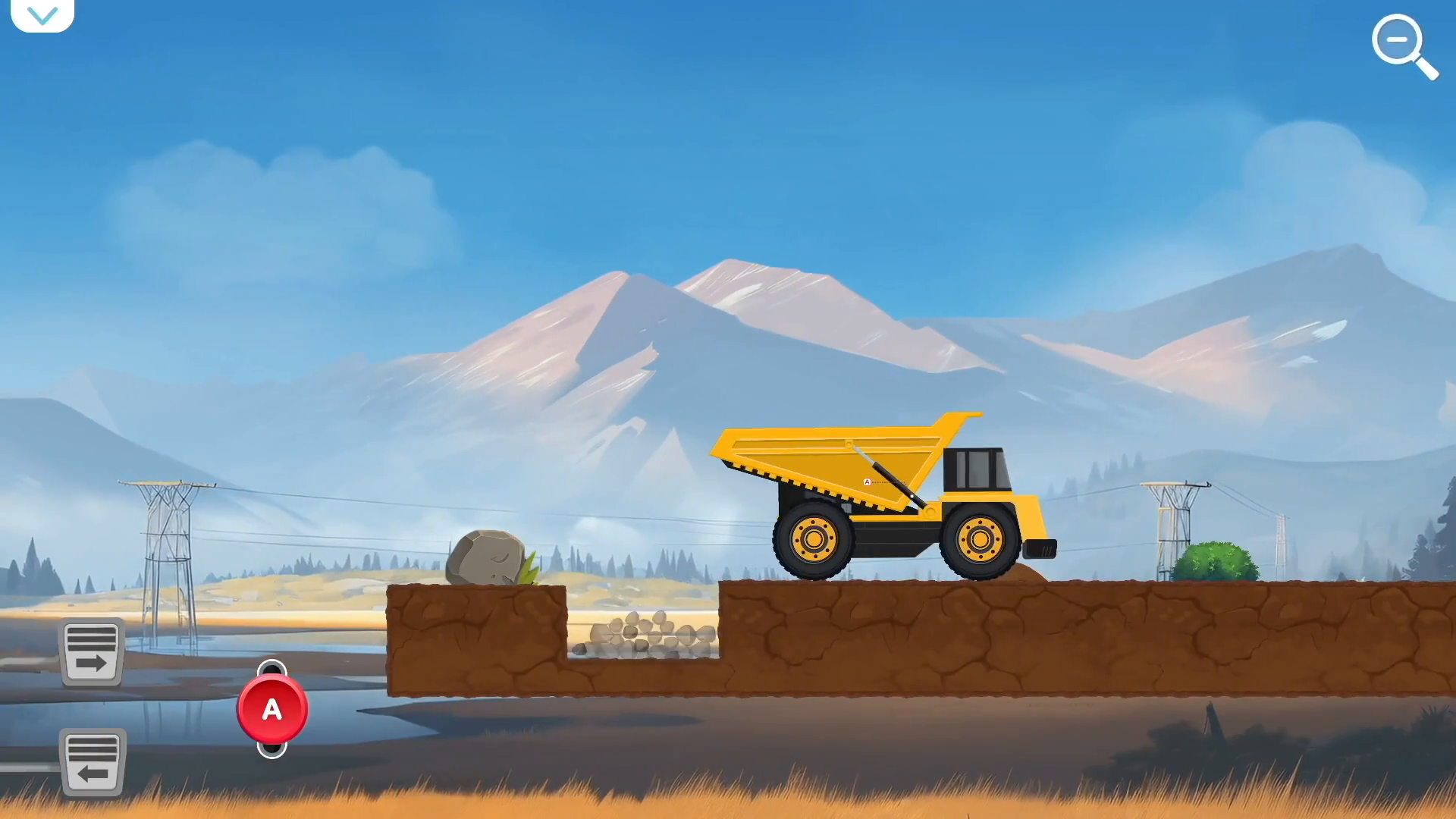
Task: Click the A button's vertical lever track
Action: click(272, 710)
